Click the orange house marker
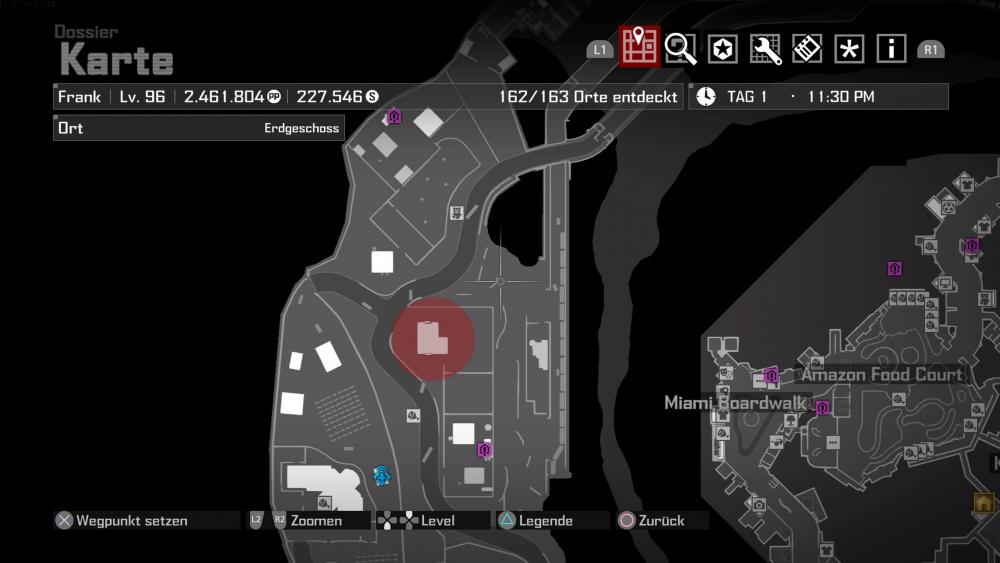The image size is (1000, 563). tap(984, 502)
